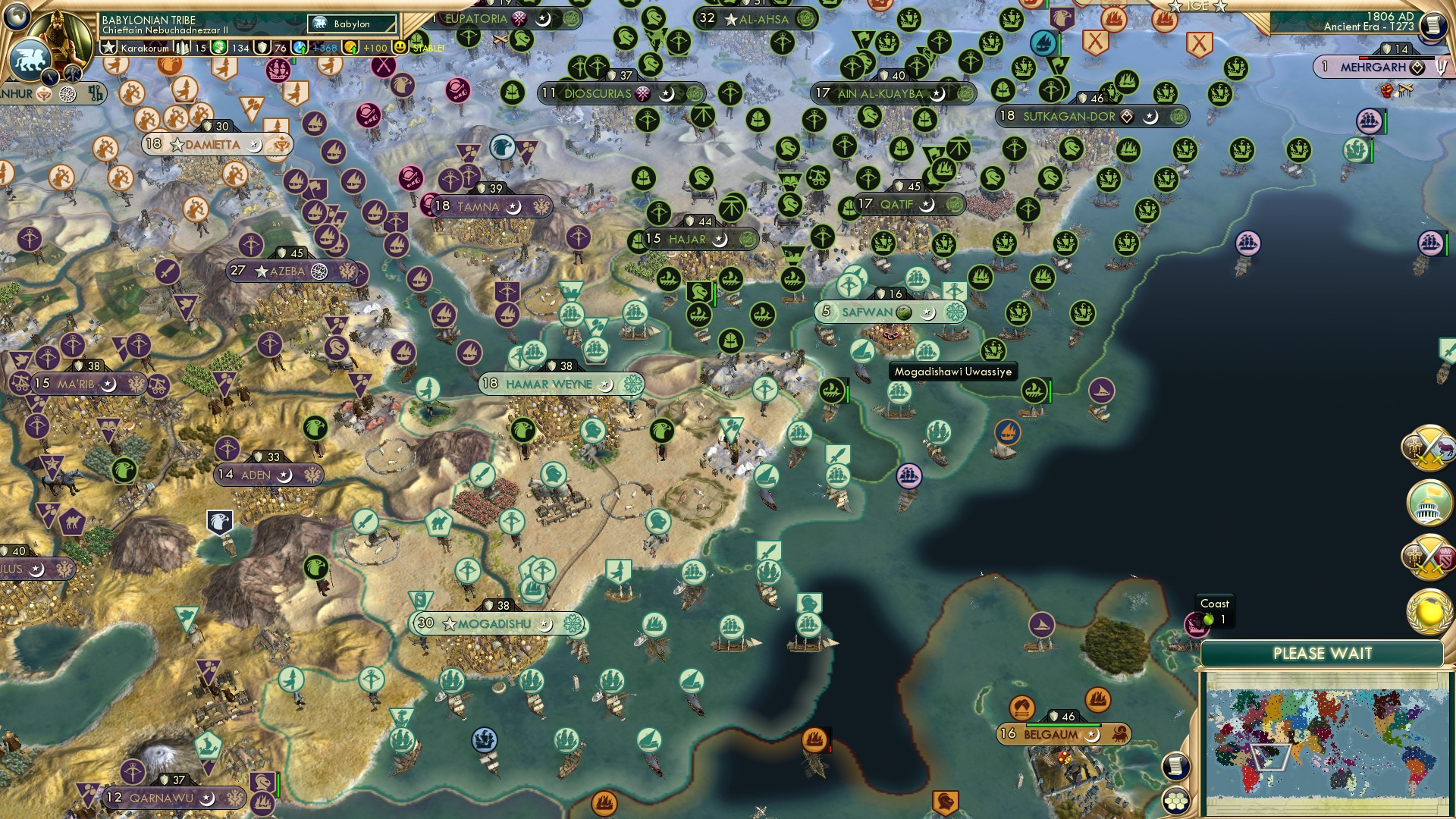Screen dimensions: 1456x819
Task: Click the blue icon showing +368
Action: tap(300, 48)
